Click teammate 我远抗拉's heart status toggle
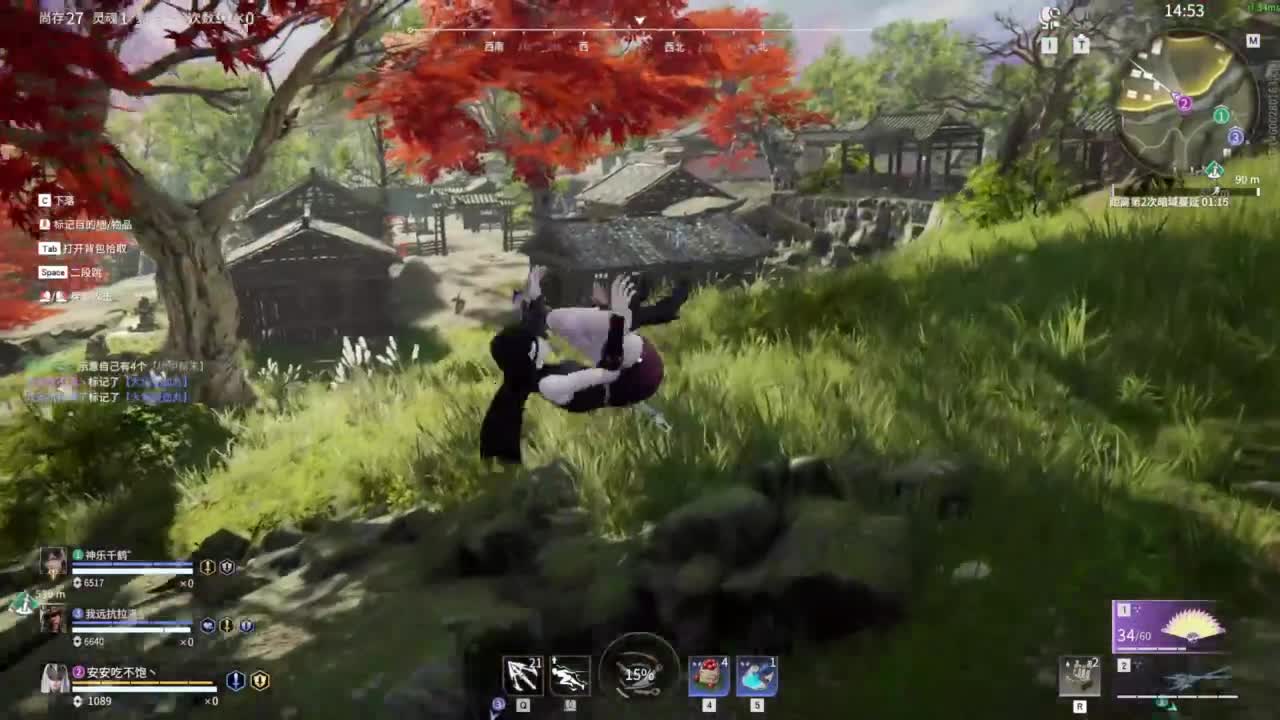The height and width of the screenshot is (720, 1280). [x=208, y=625]
